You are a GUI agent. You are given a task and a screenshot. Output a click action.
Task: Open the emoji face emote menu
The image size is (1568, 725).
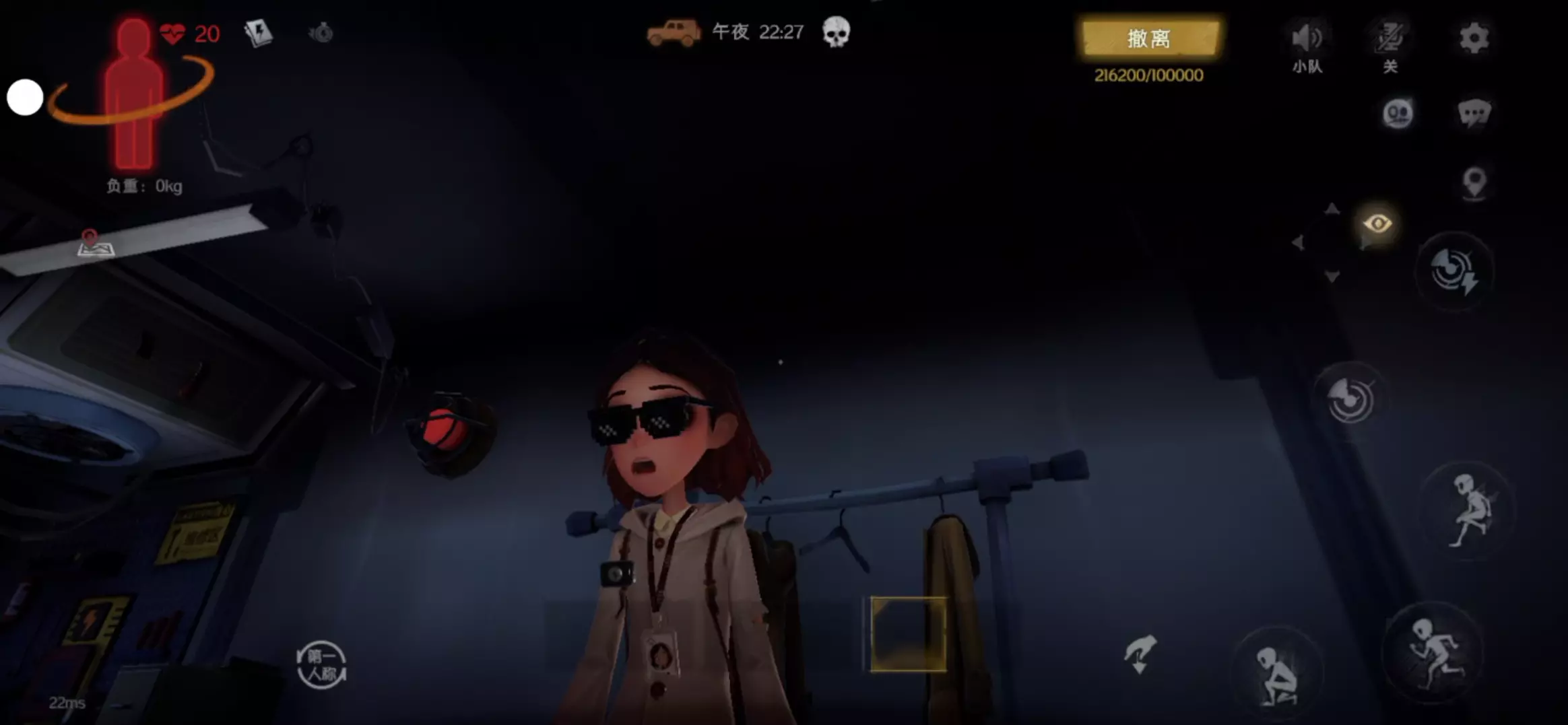(x=1398, y=113)
